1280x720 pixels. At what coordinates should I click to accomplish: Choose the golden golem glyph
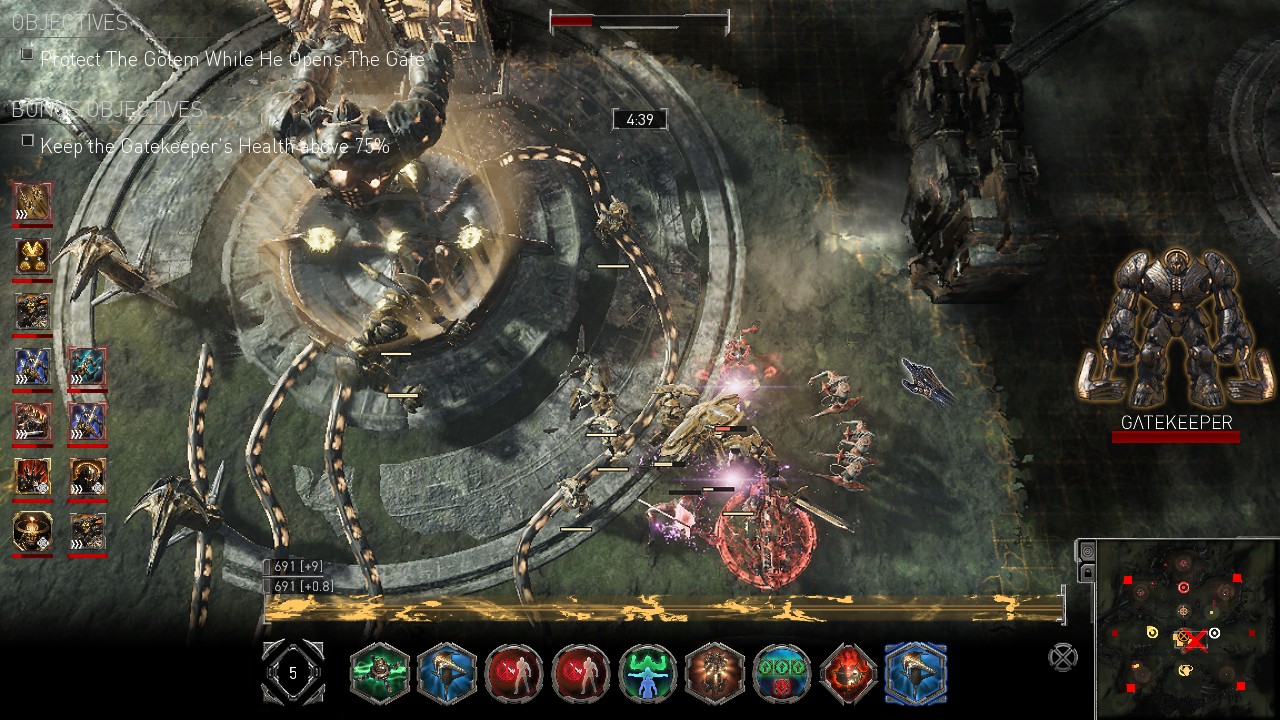tap(715, 673)
